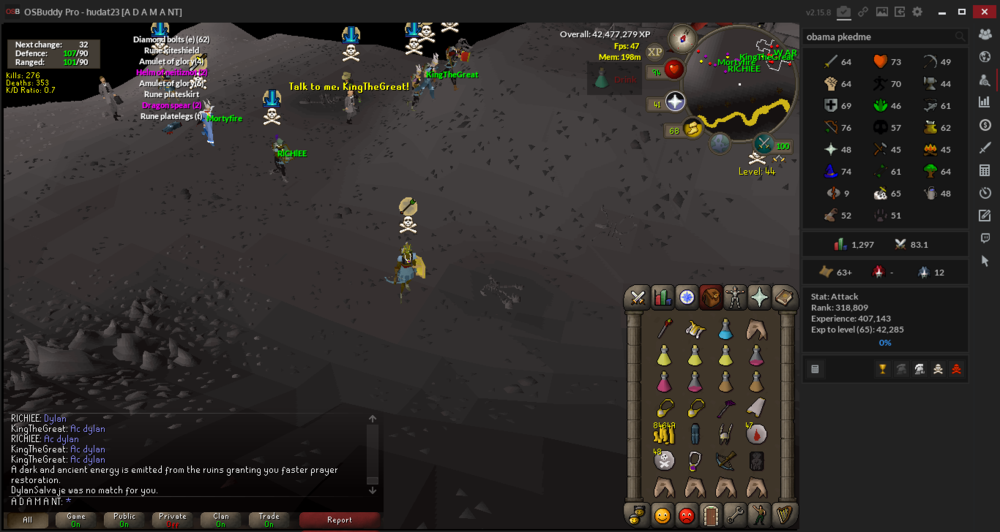Open the Logout door tab

click(x=710, y=515)
